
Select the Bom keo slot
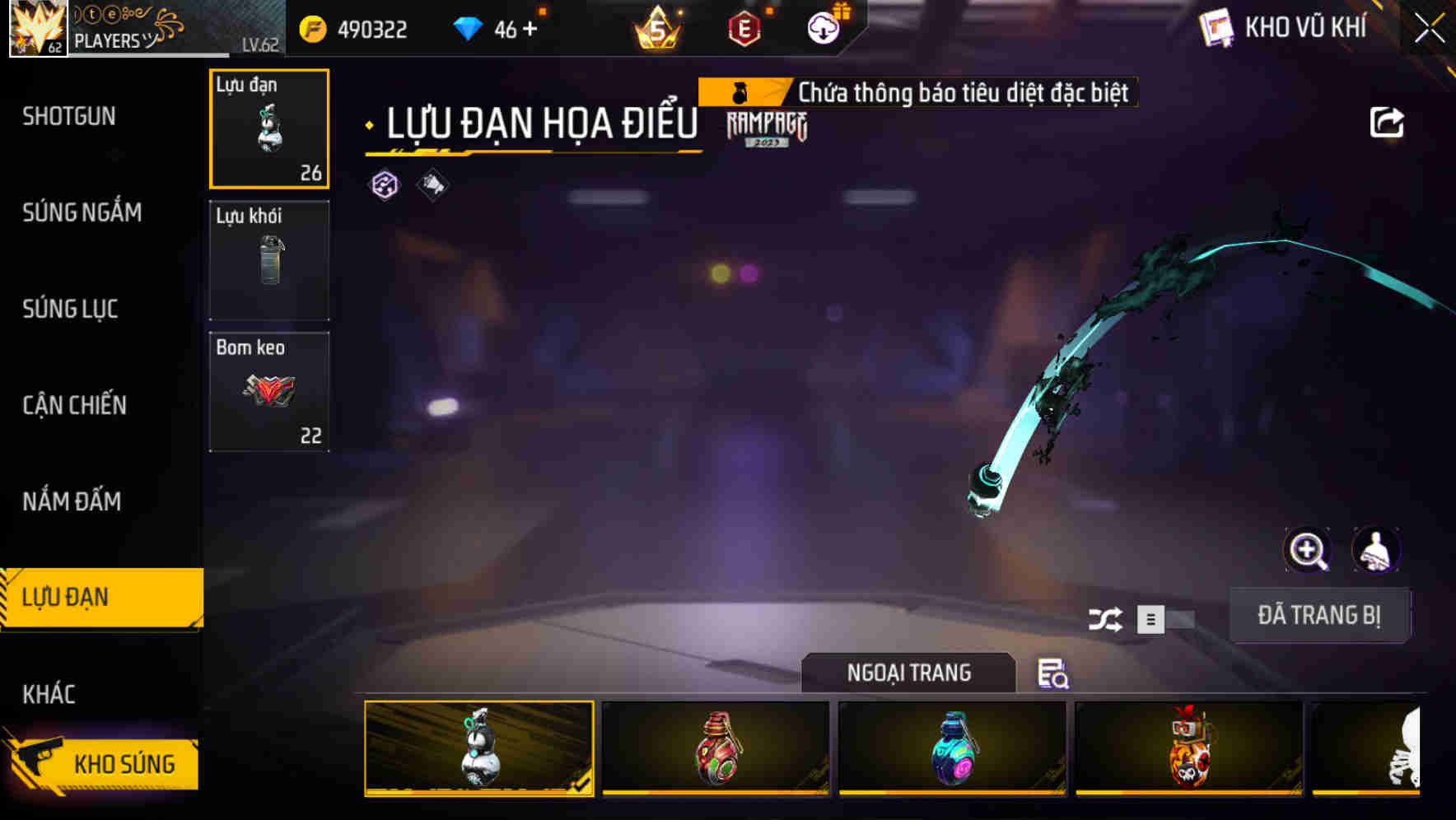pos(268,391)
